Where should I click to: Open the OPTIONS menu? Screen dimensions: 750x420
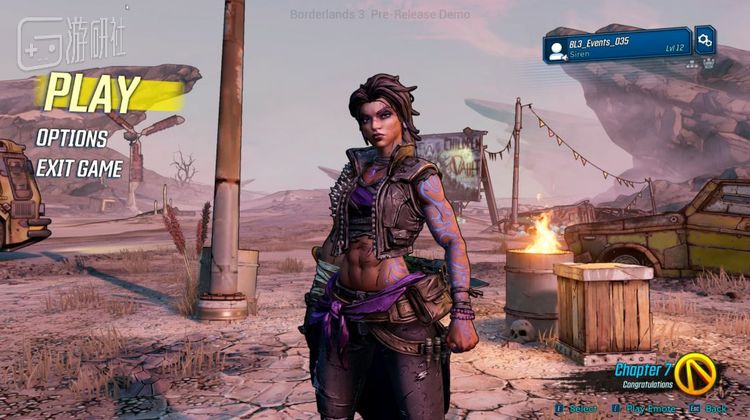72,138
